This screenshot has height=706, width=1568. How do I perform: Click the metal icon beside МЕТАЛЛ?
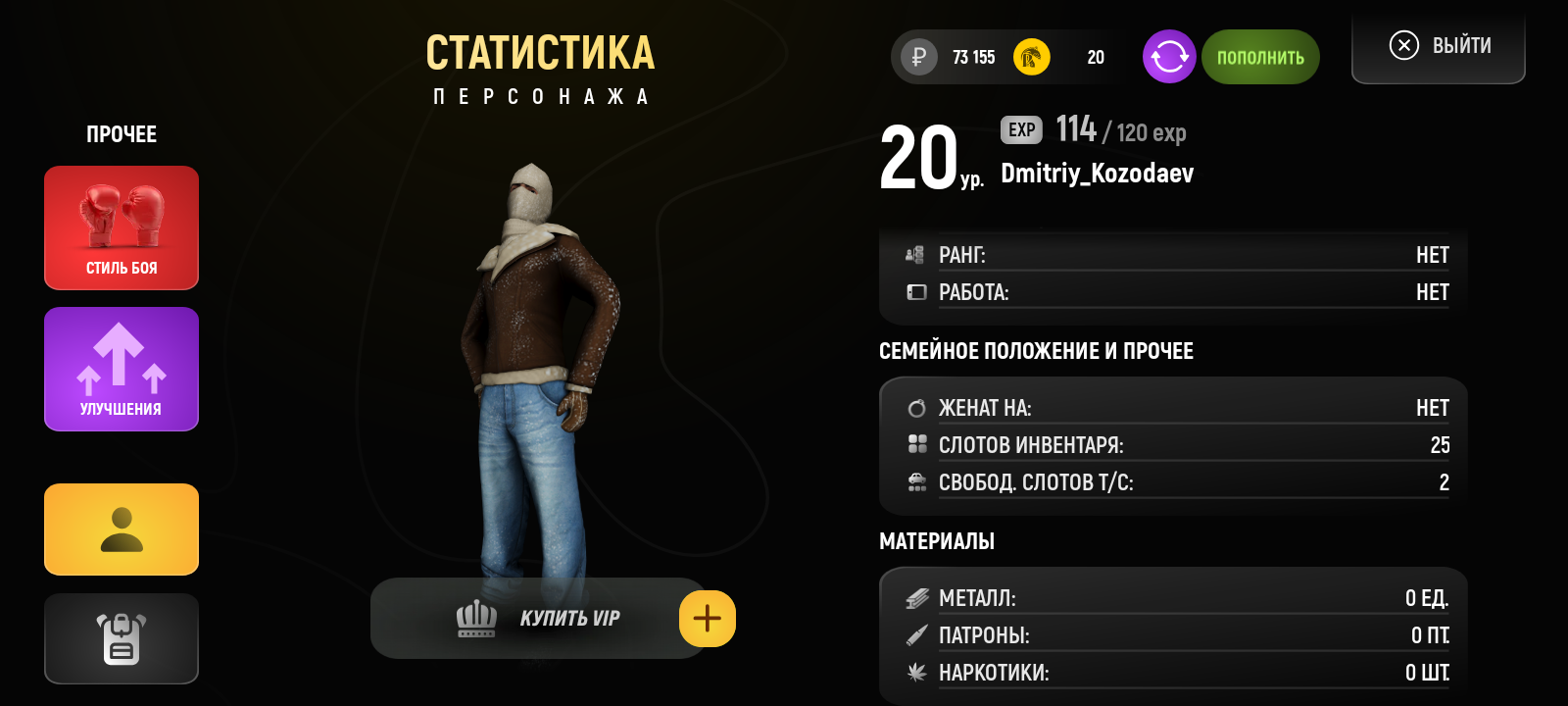click(918, 597)
